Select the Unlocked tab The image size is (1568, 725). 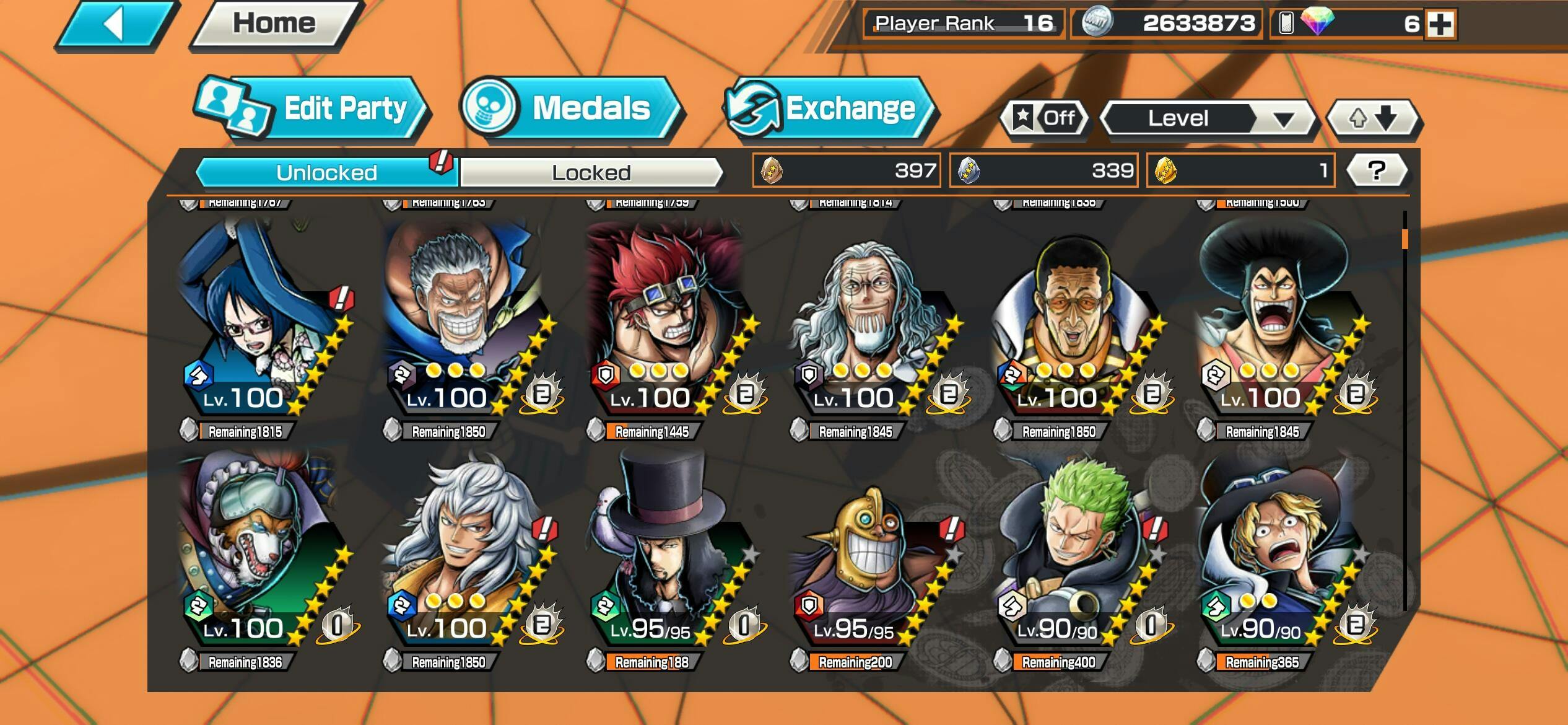pos(326,172)
